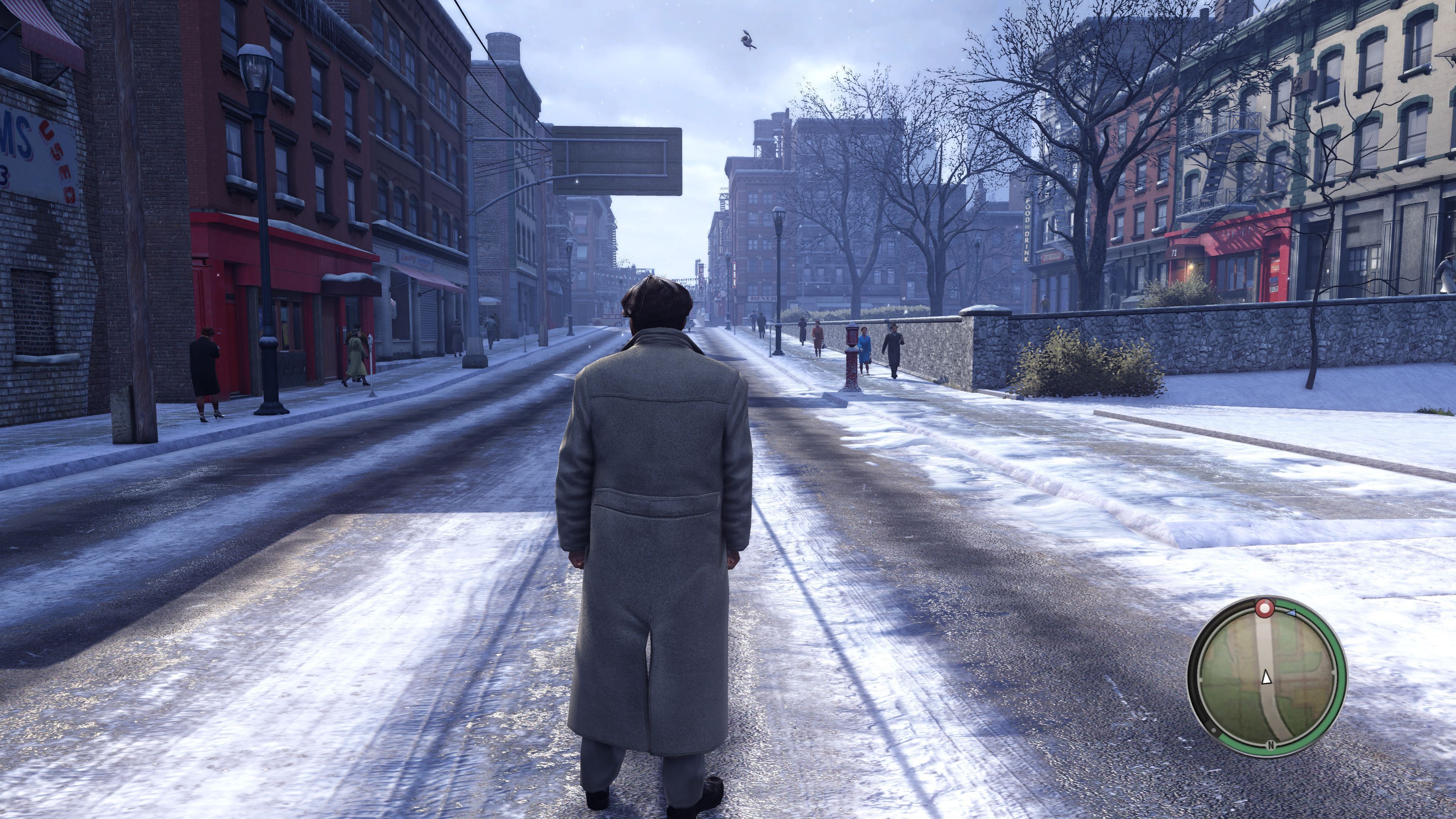Image resolution: width=1456 pixels, height=819 pixels.
Task: Click the white player arrow on the minimap
Action: (x=1266, y=677)
